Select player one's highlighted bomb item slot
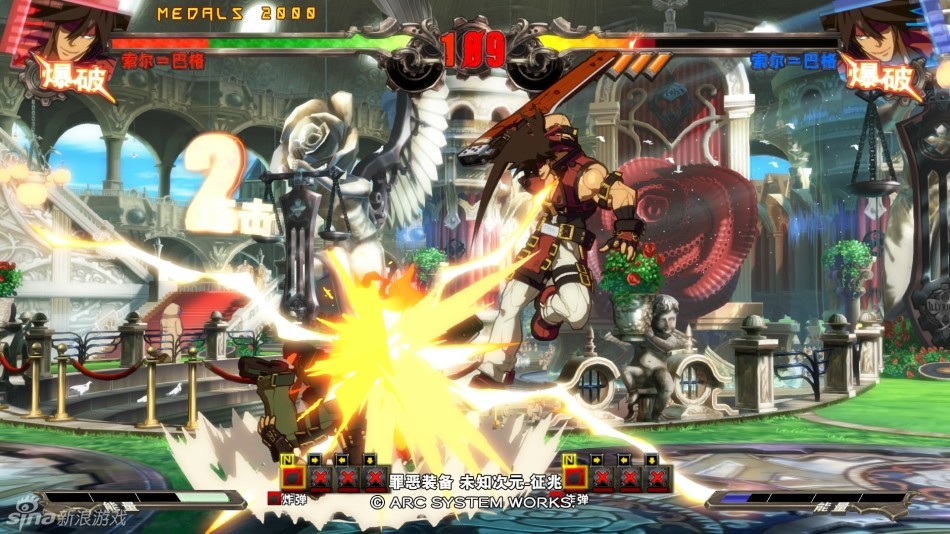The image size is (950, 534). (291, 476)
